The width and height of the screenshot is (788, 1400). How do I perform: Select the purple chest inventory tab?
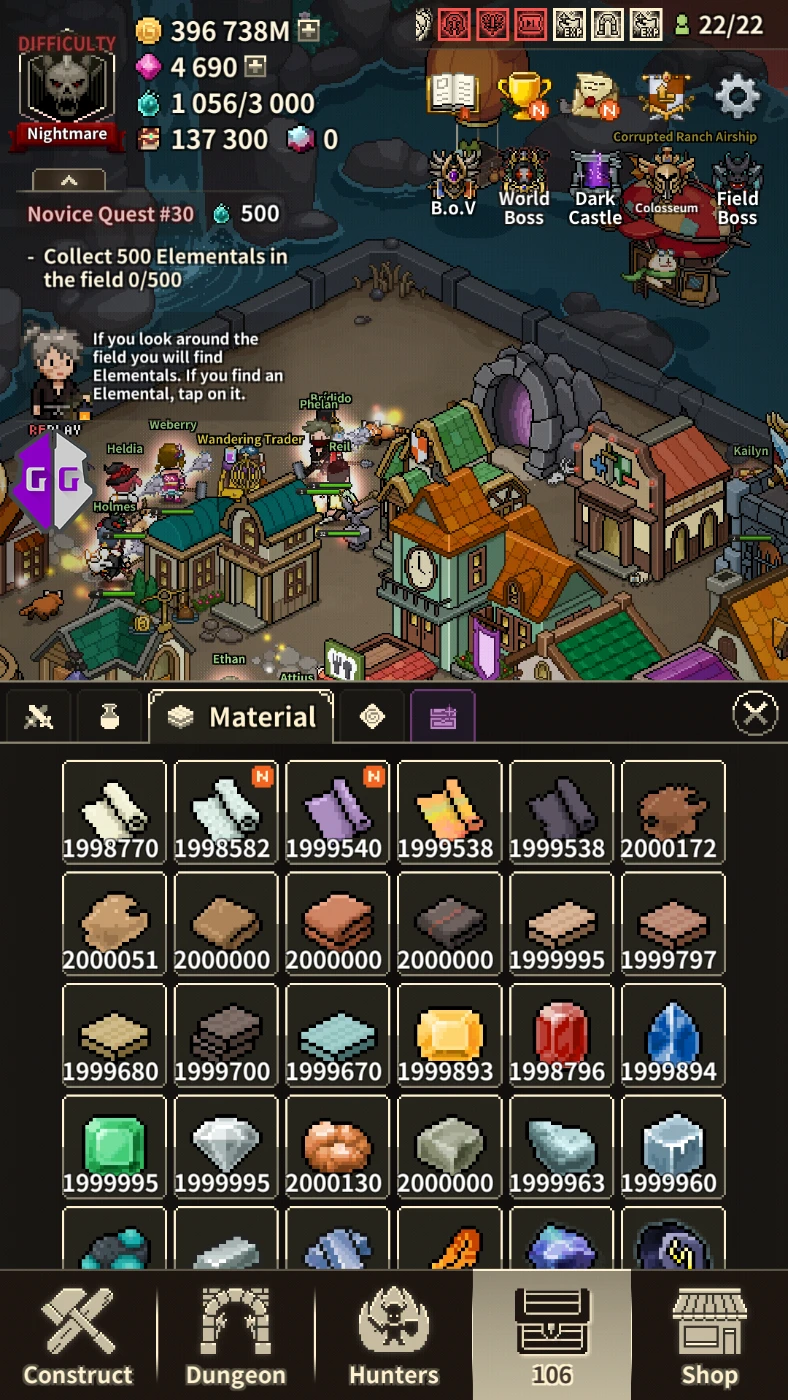(442, 716)
